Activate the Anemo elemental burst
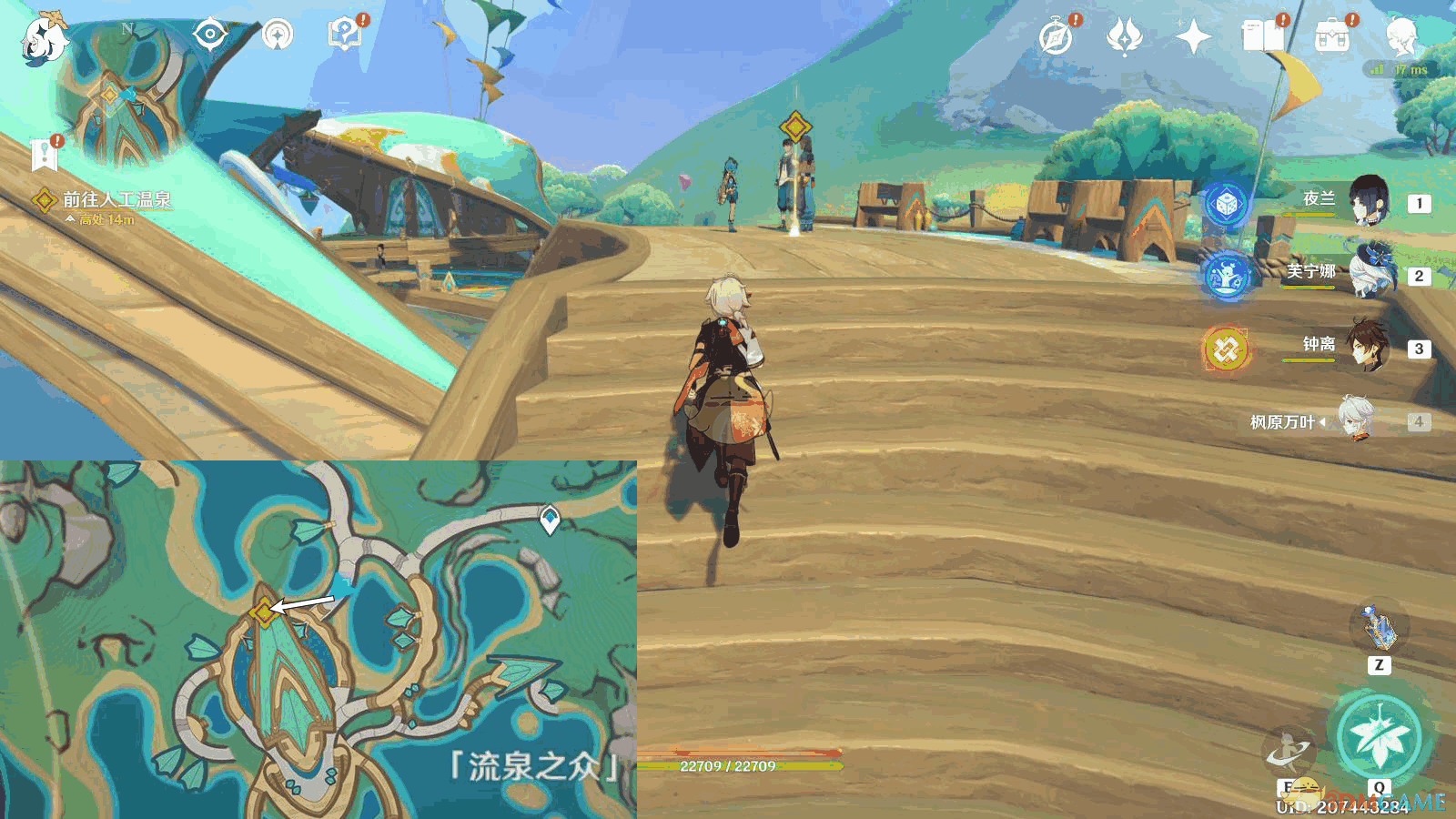Image resolution: width=1456 pixels, height=819 pixels. (1380, 735)
